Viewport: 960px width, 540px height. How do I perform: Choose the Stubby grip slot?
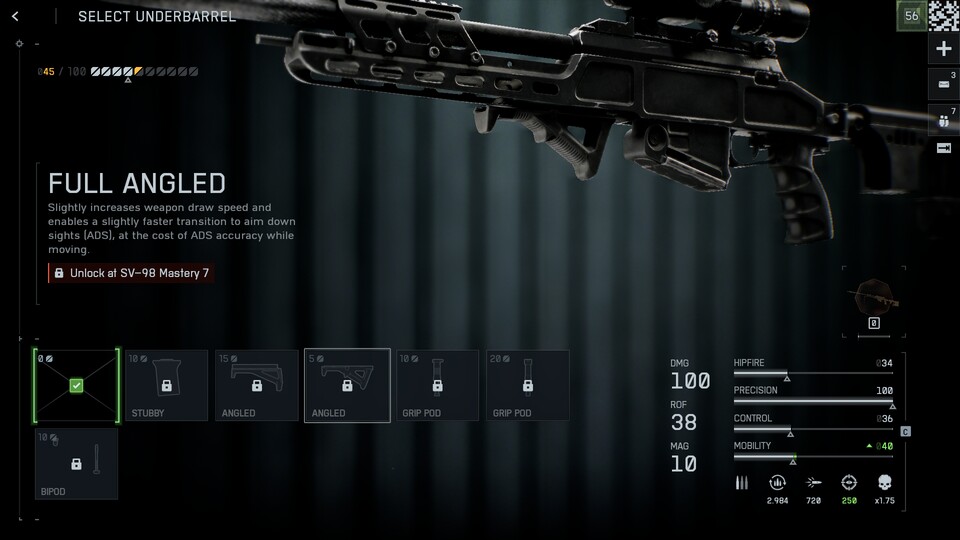[x=168, y=385]
